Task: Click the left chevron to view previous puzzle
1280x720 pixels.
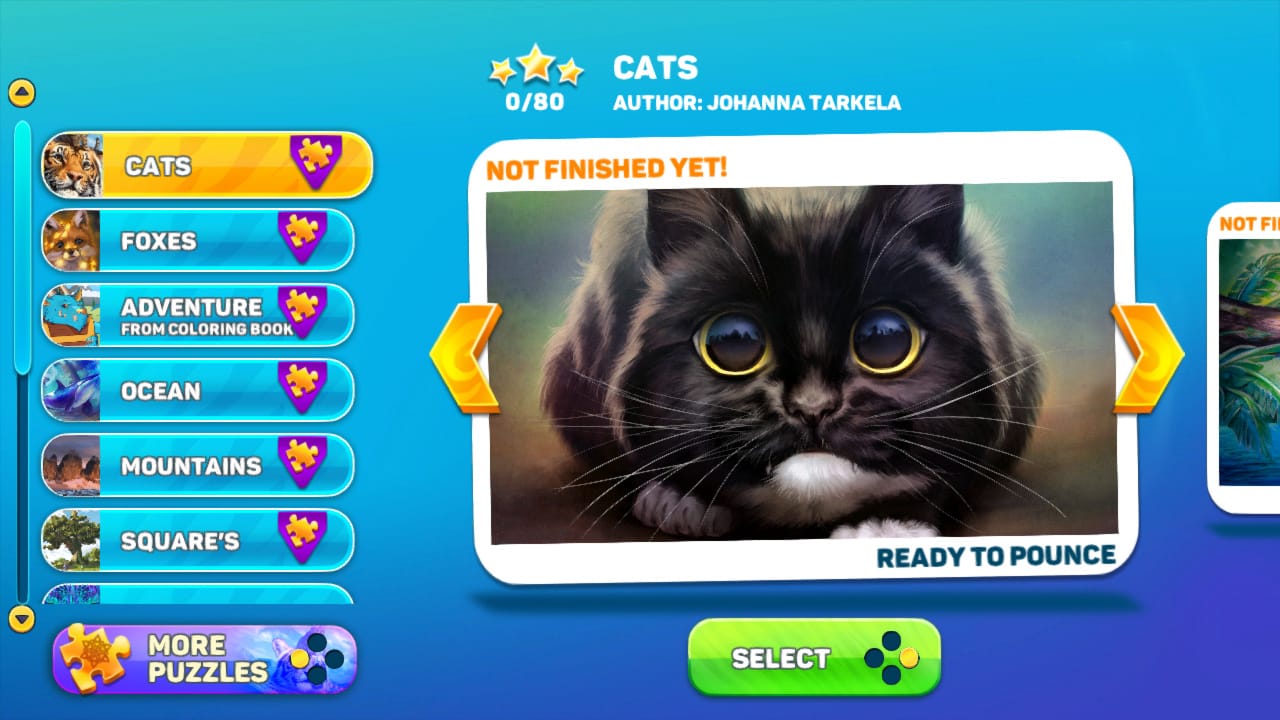Action: (466, 353)
